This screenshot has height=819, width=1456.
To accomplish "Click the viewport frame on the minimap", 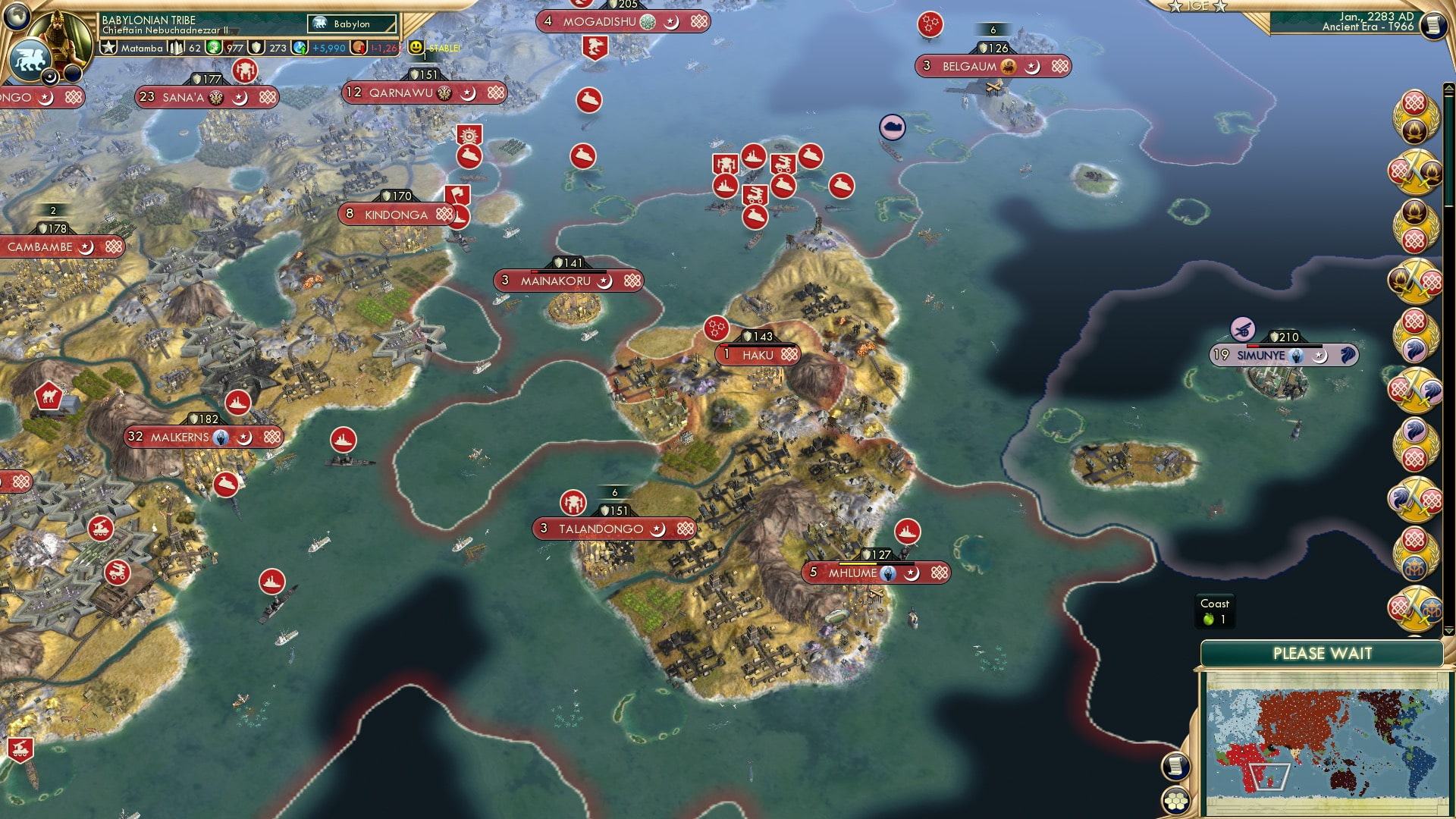I will click(x=1269, y=777).
